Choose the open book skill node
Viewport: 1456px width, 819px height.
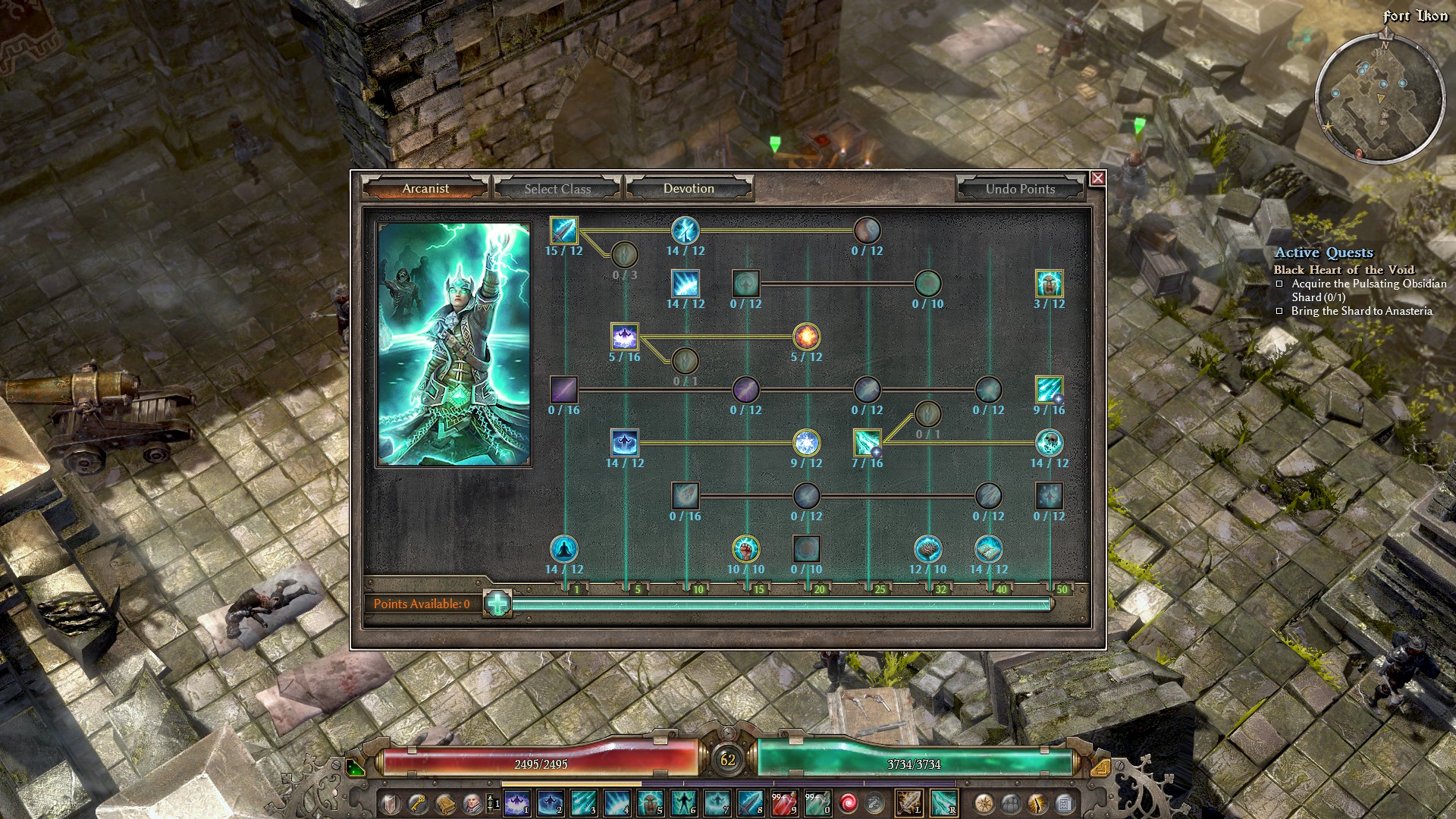click(x=988, y=548)
